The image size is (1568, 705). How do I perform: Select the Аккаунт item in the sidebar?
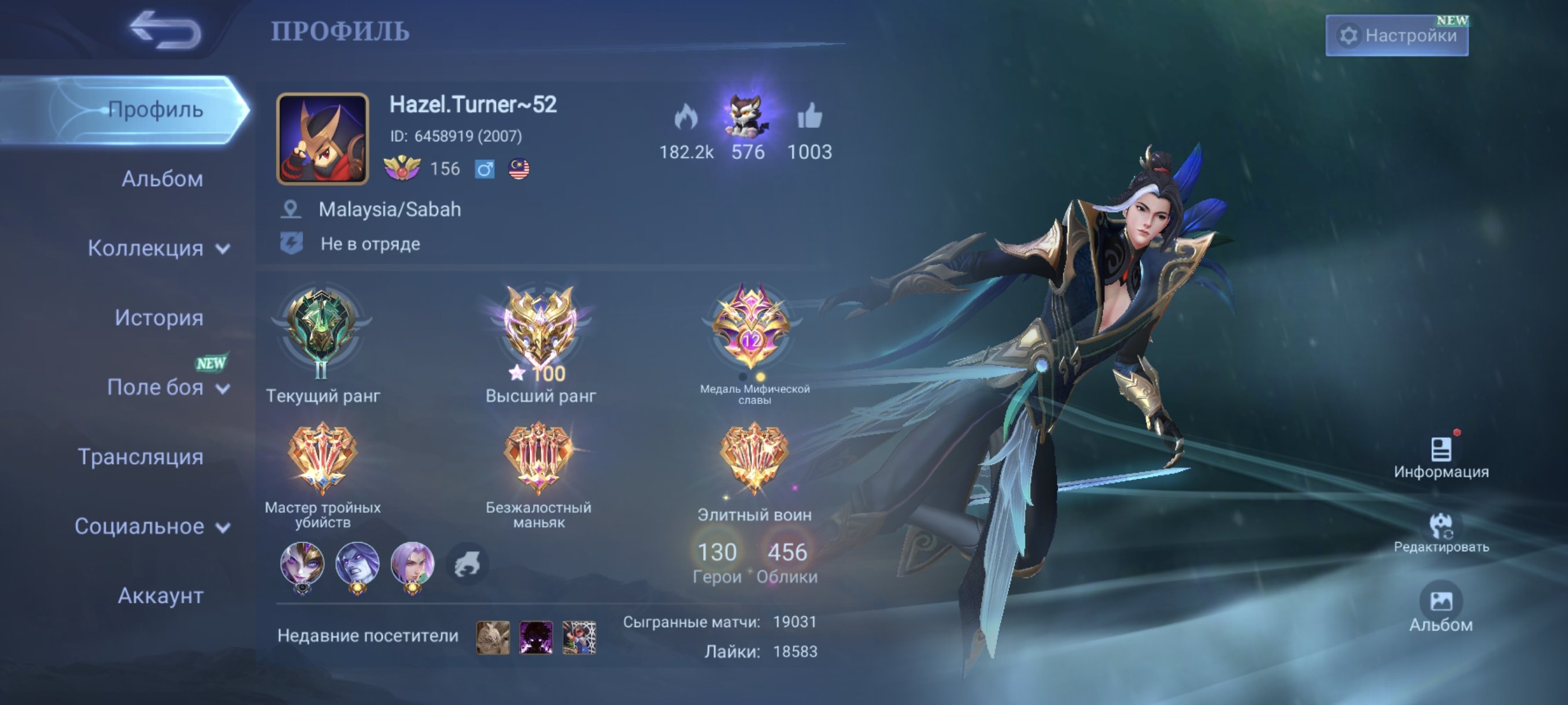click(160, 597)
